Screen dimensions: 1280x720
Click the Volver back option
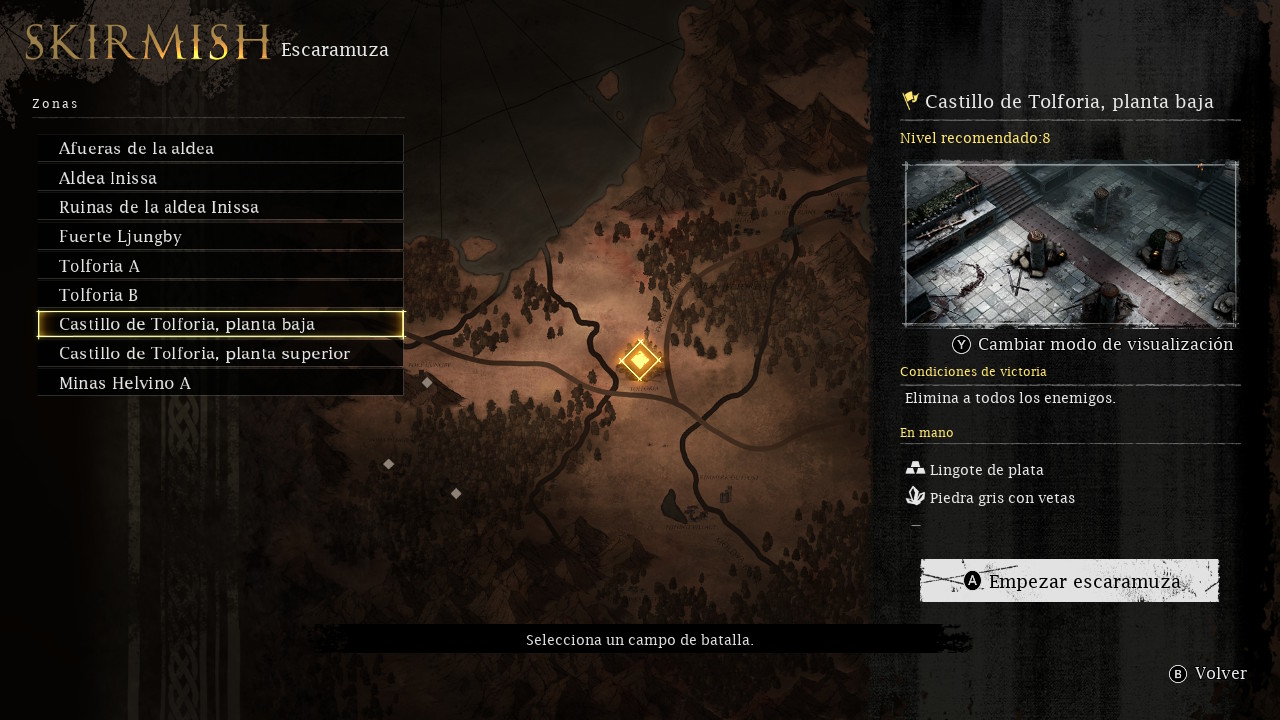coord(1208,674)
